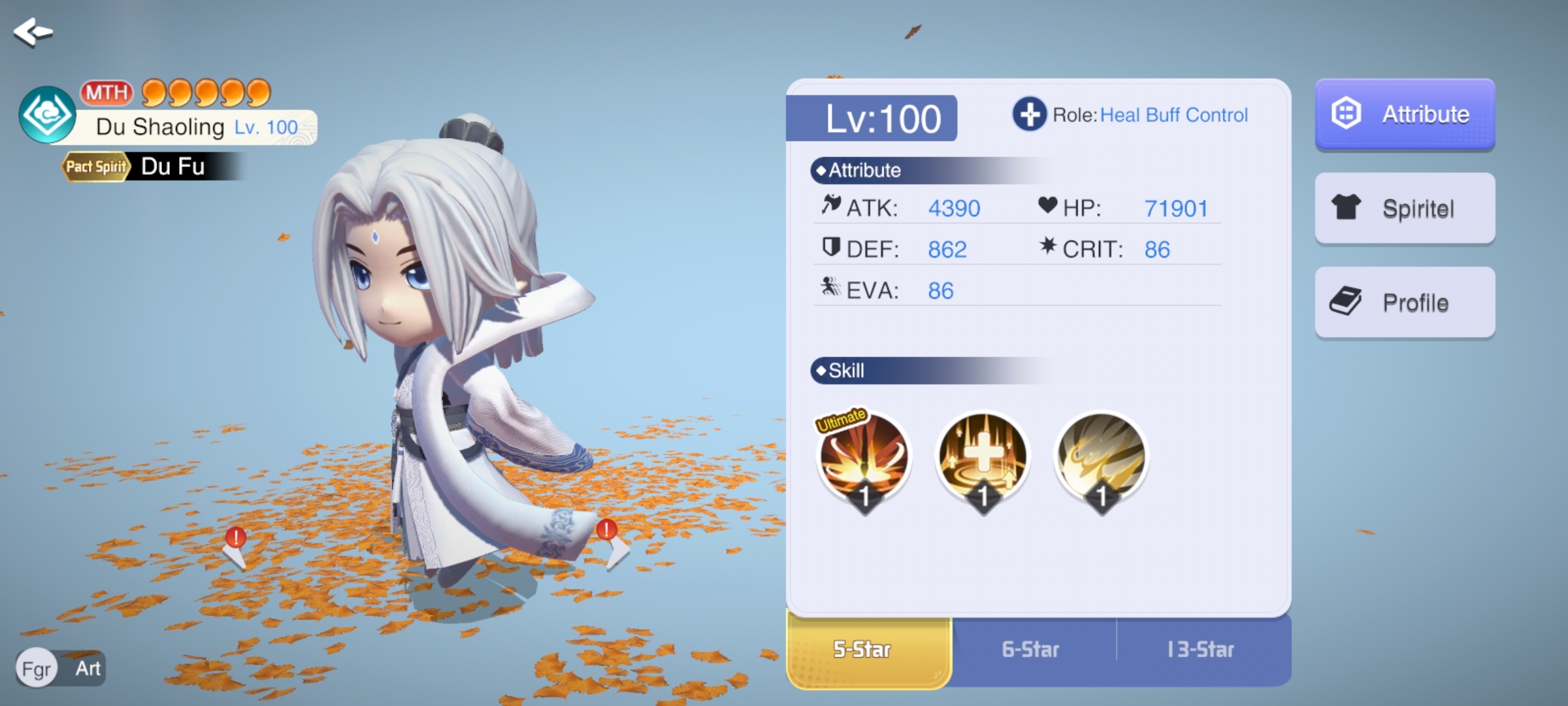
Task: Click the Pact Spirit Du Fu label
Action: 150,167
